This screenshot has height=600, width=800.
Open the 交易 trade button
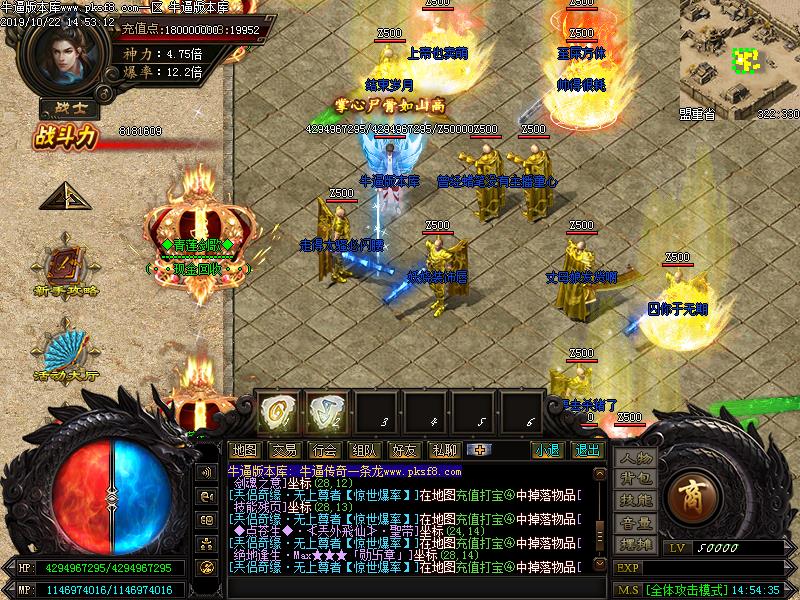[284, 450]
